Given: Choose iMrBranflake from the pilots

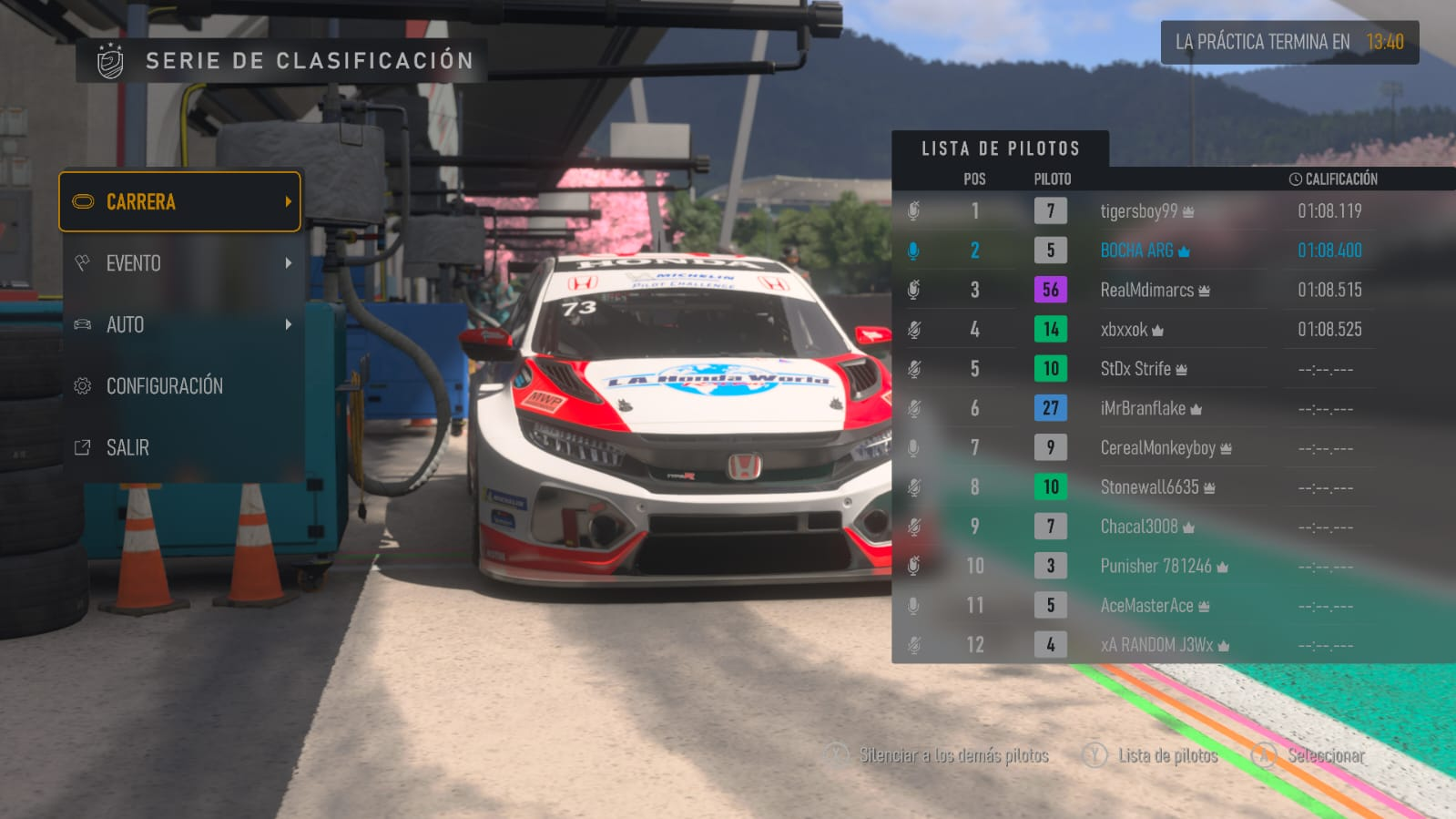Looking at the screenshot, I should [1143, 408].
